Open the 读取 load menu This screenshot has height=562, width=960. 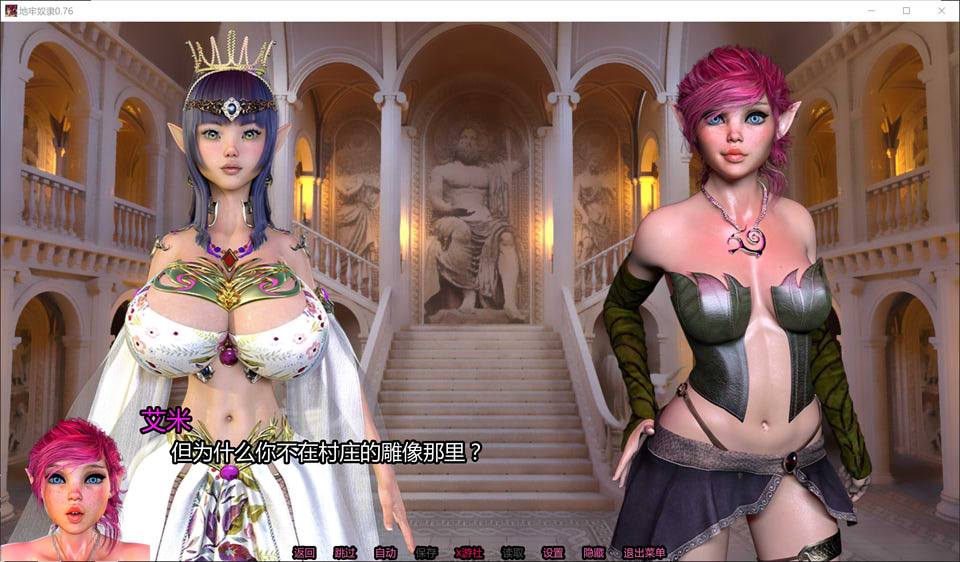[512, 552]
